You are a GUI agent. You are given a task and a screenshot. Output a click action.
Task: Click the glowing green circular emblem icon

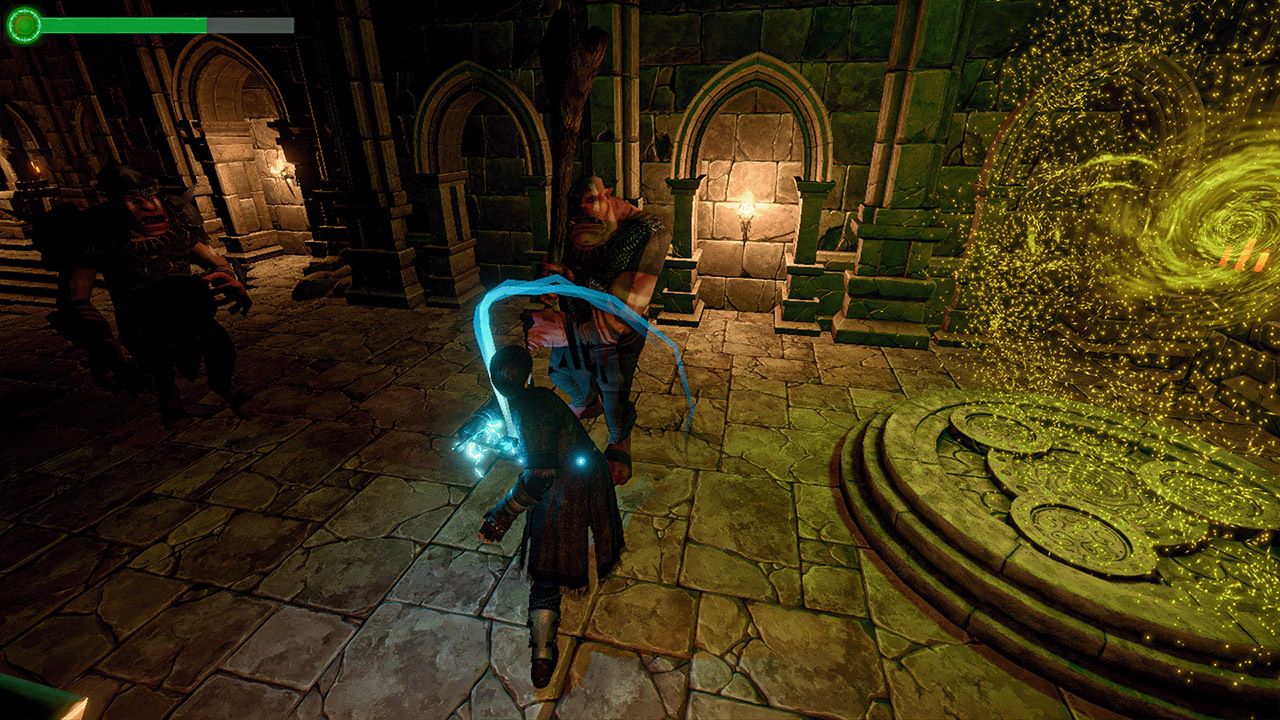pyautogui.click(x=24, y=24)
